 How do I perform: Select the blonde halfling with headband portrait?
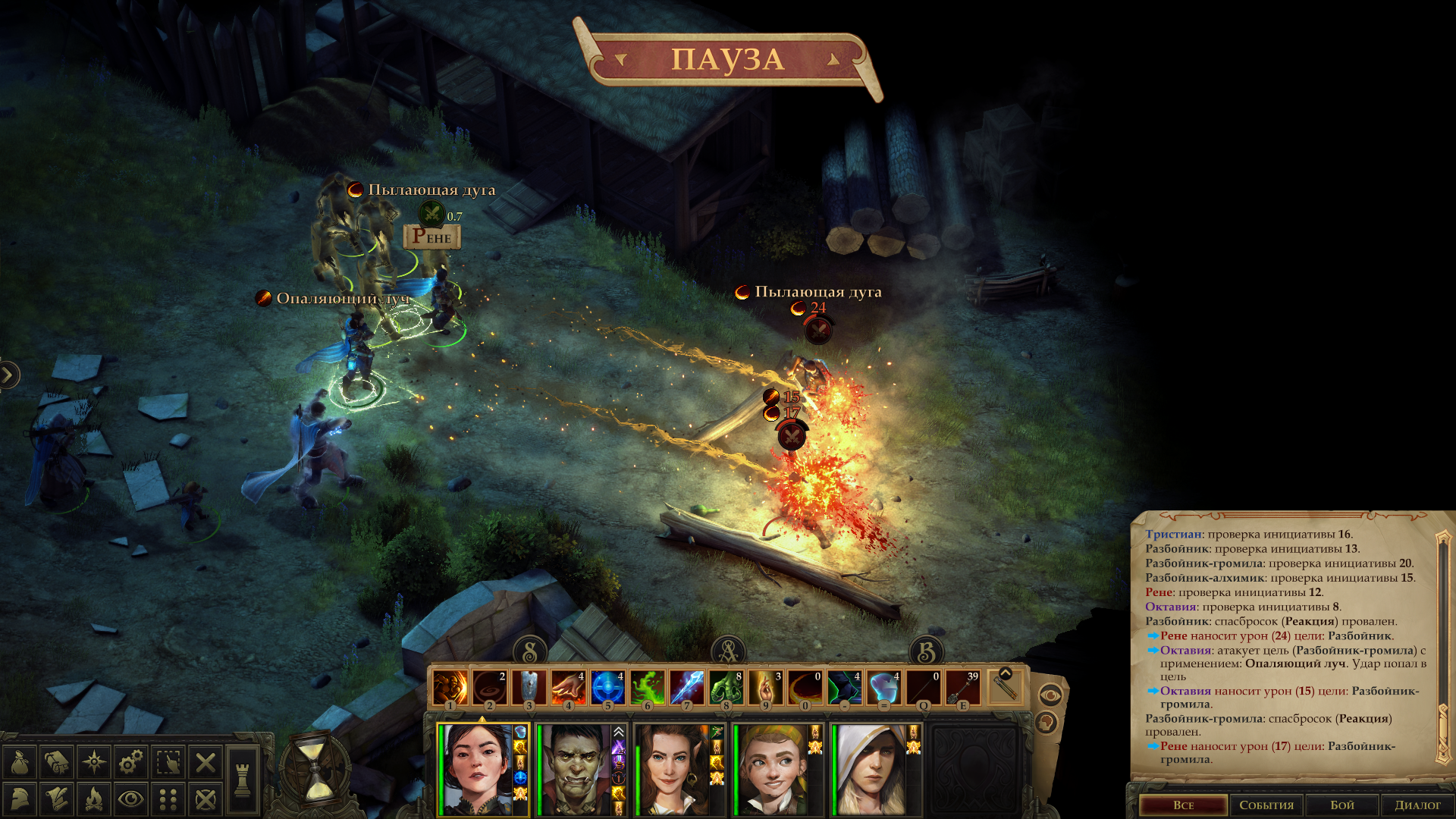(772, 769)
